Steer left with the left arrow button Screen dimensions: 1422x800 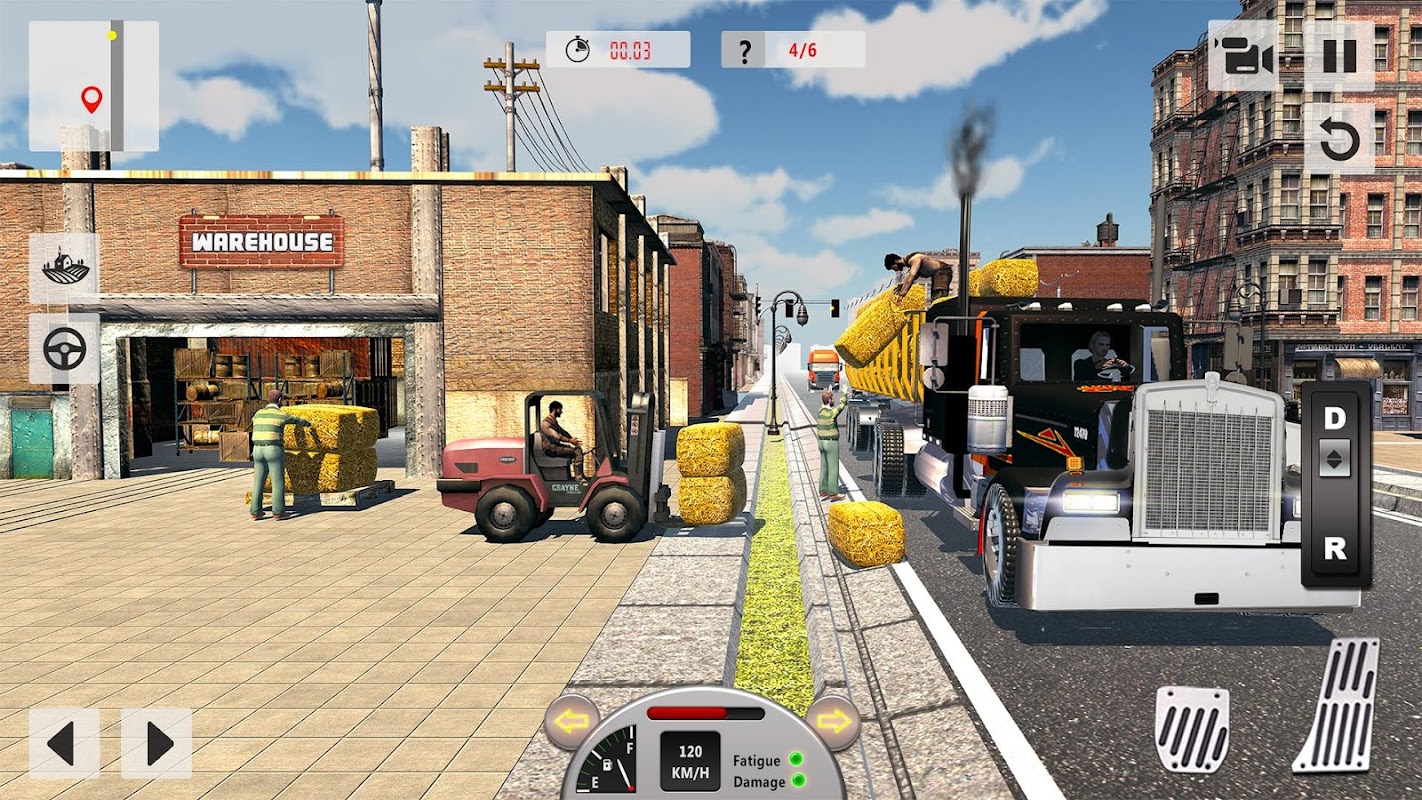pyautogui.click(x=63, y=743)
